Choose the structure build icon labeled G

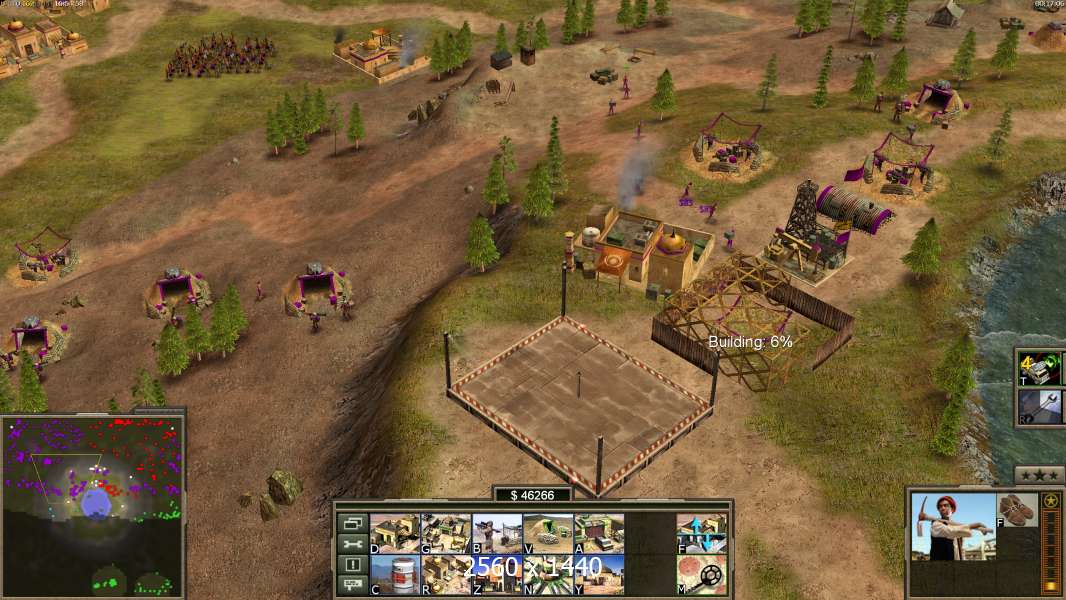(x=446, y=533)
